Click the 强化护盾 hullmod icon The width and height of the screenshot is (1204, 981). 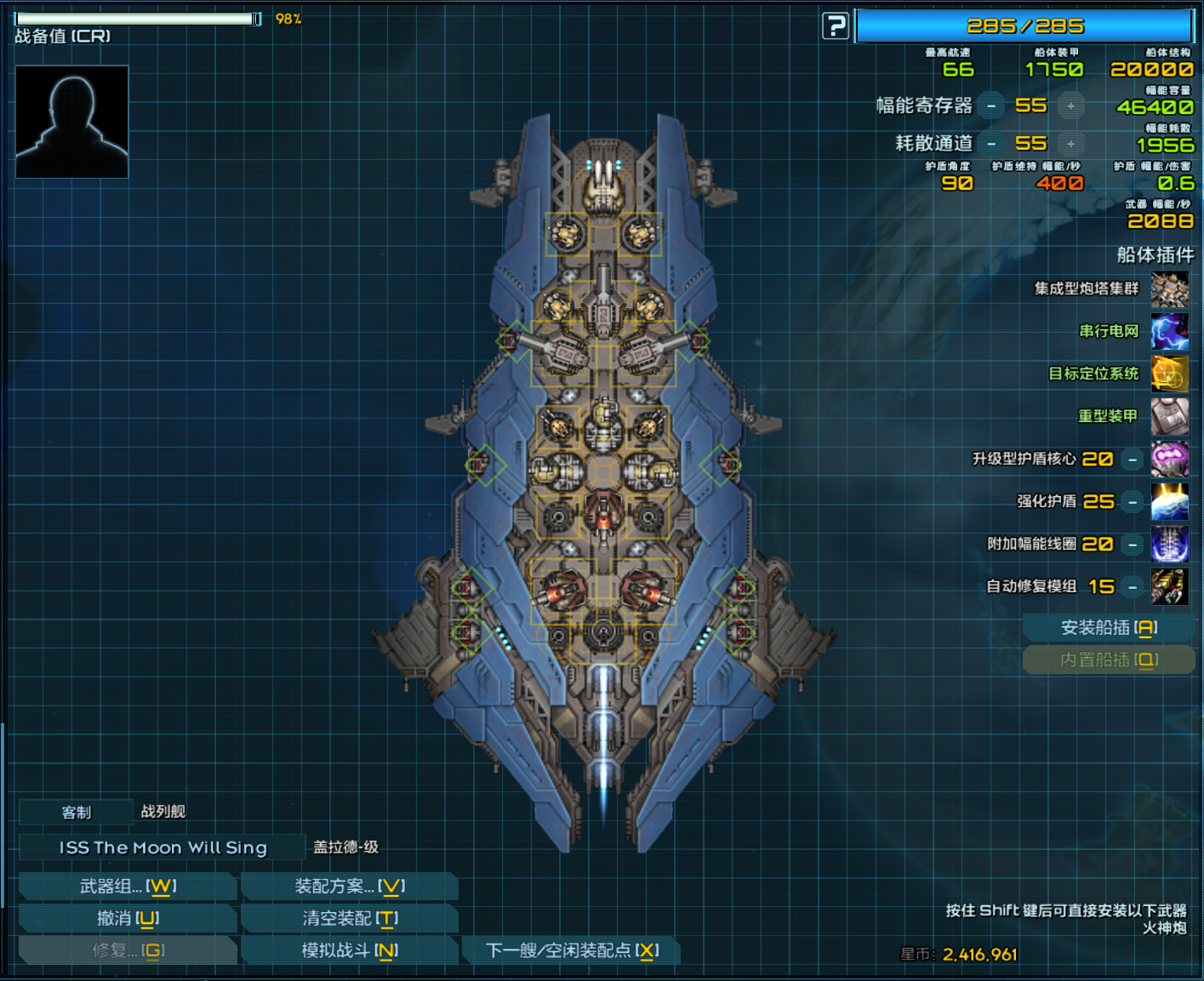(1169, 502)
